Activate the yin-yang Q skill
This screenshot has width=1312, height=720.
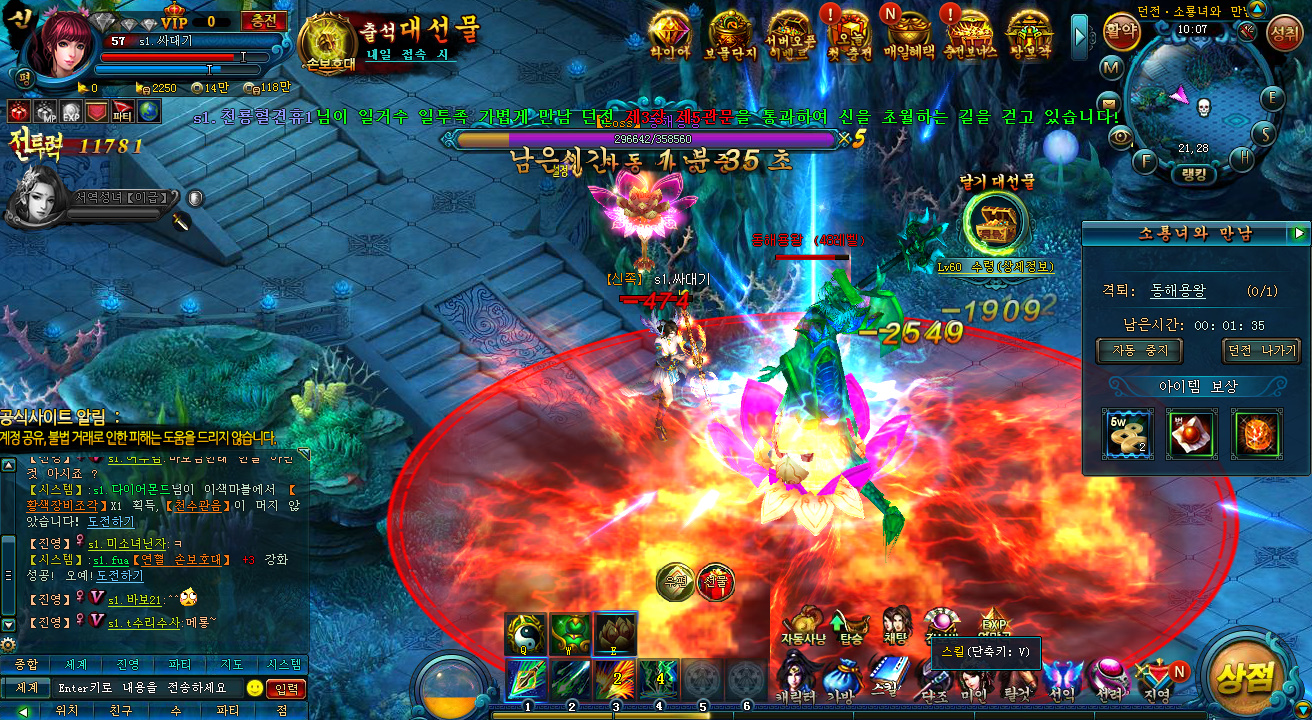pyautogui.click(x=526, y=633)
